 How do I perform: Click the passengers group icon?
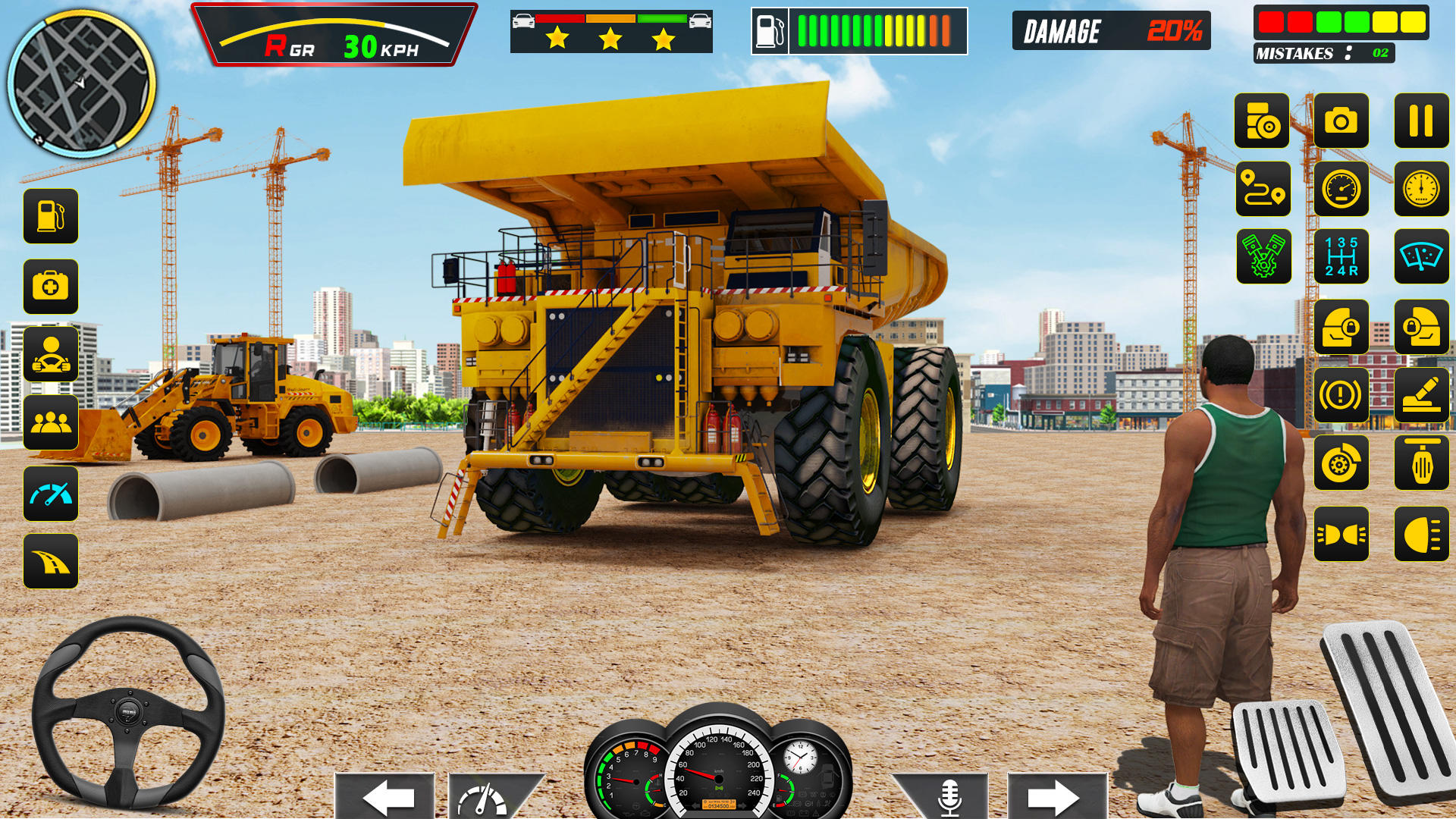click(50, 423)
